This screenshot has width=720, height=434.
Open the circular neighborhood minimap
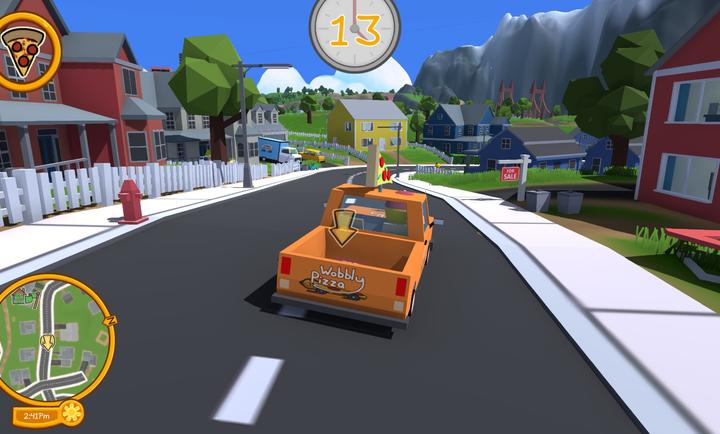click(53, 337)
